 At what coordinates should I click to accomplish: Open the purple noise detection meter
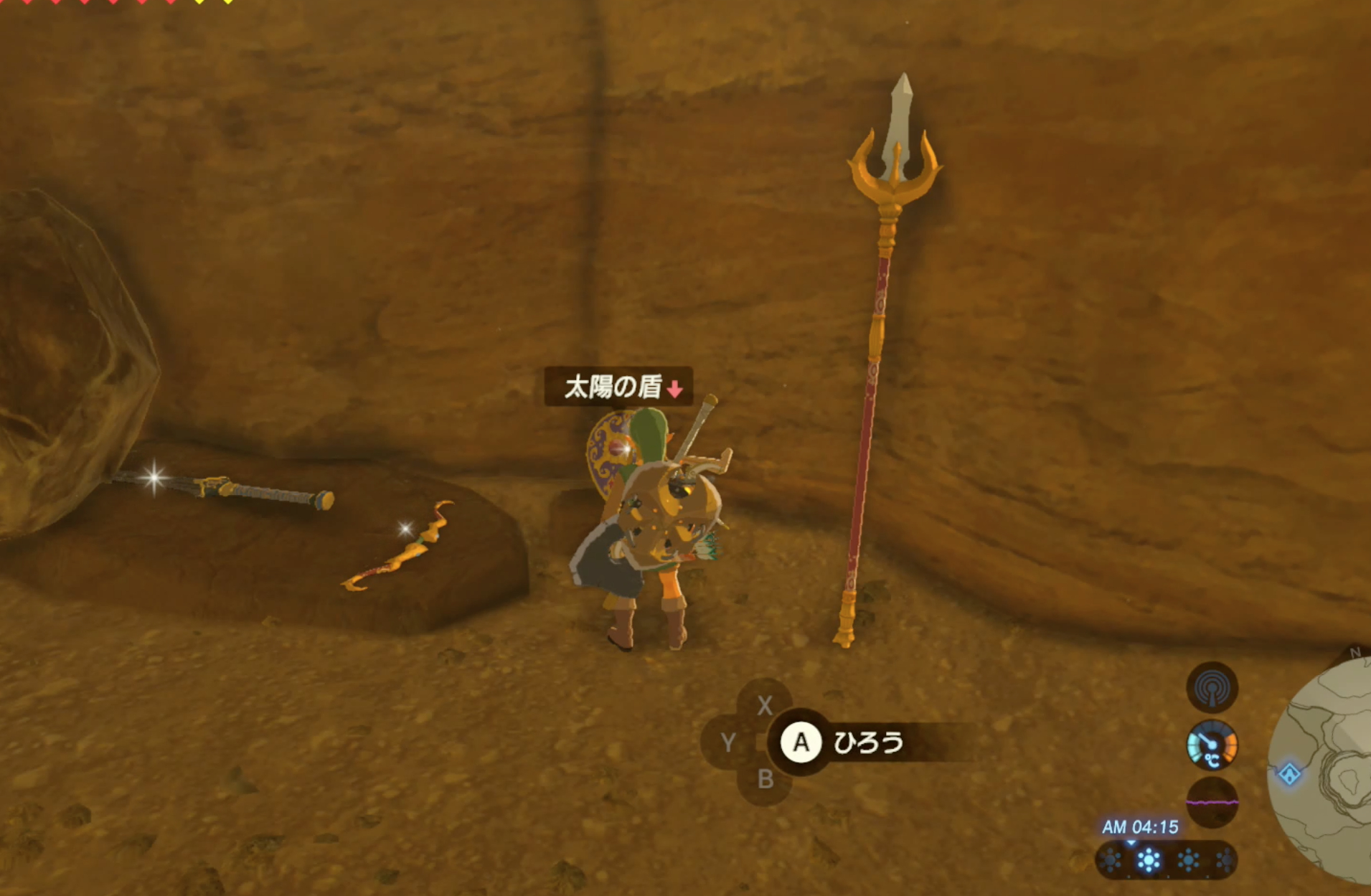click(x=1212, y=803)
